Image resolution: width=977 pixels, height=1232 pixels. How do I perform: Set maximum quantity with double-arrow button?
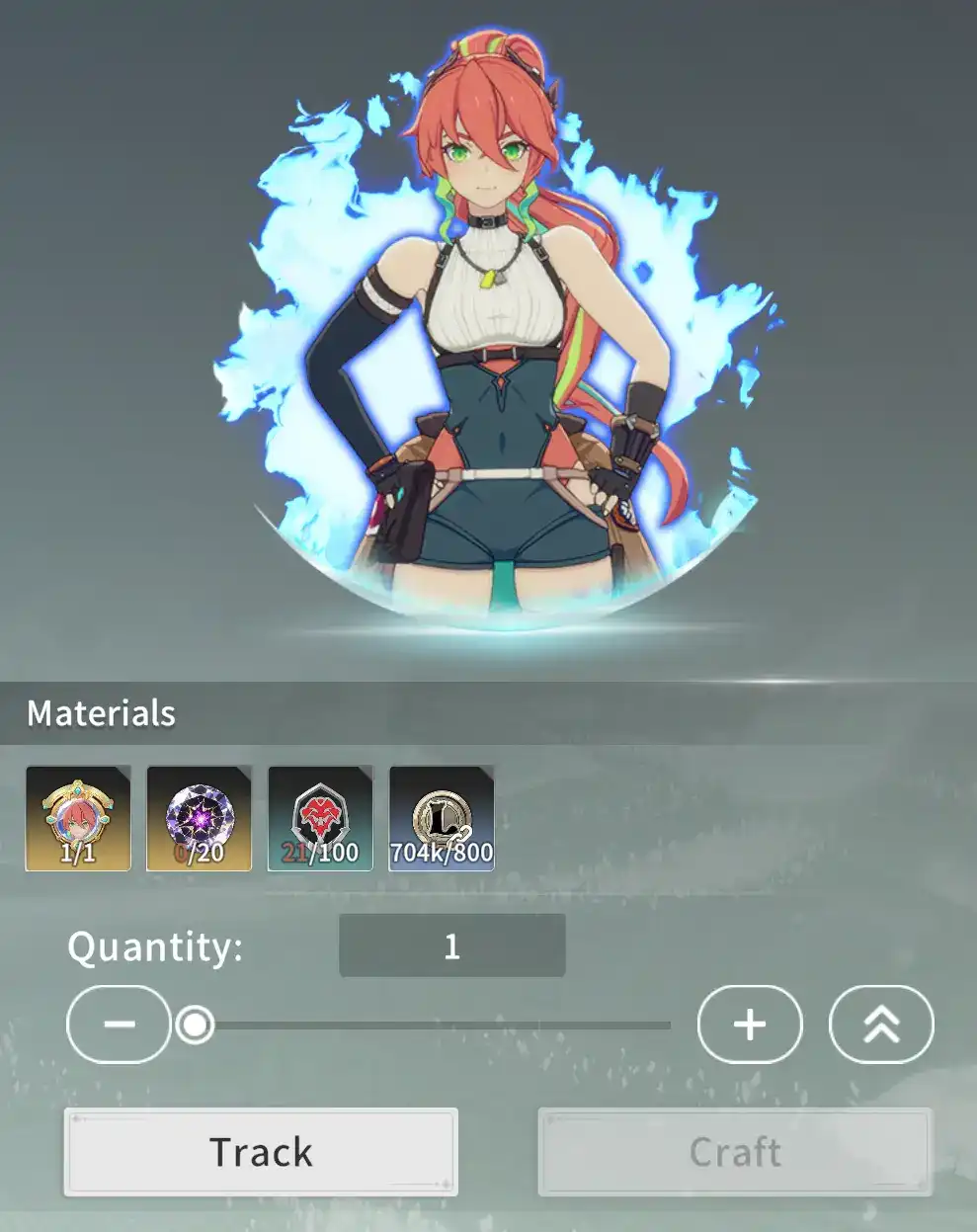click(x=880, y=1024)
